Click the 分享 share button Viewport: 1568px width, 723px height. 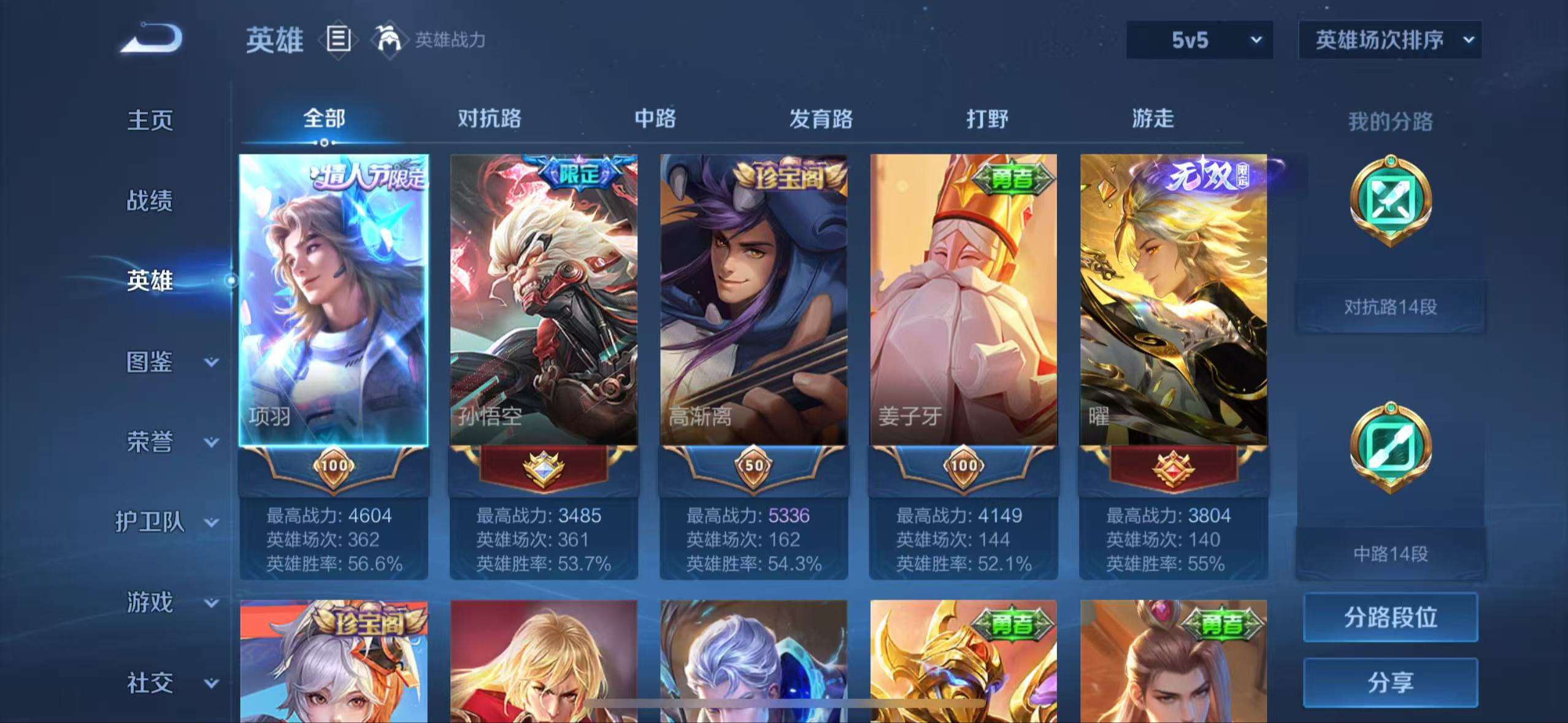1390,683
